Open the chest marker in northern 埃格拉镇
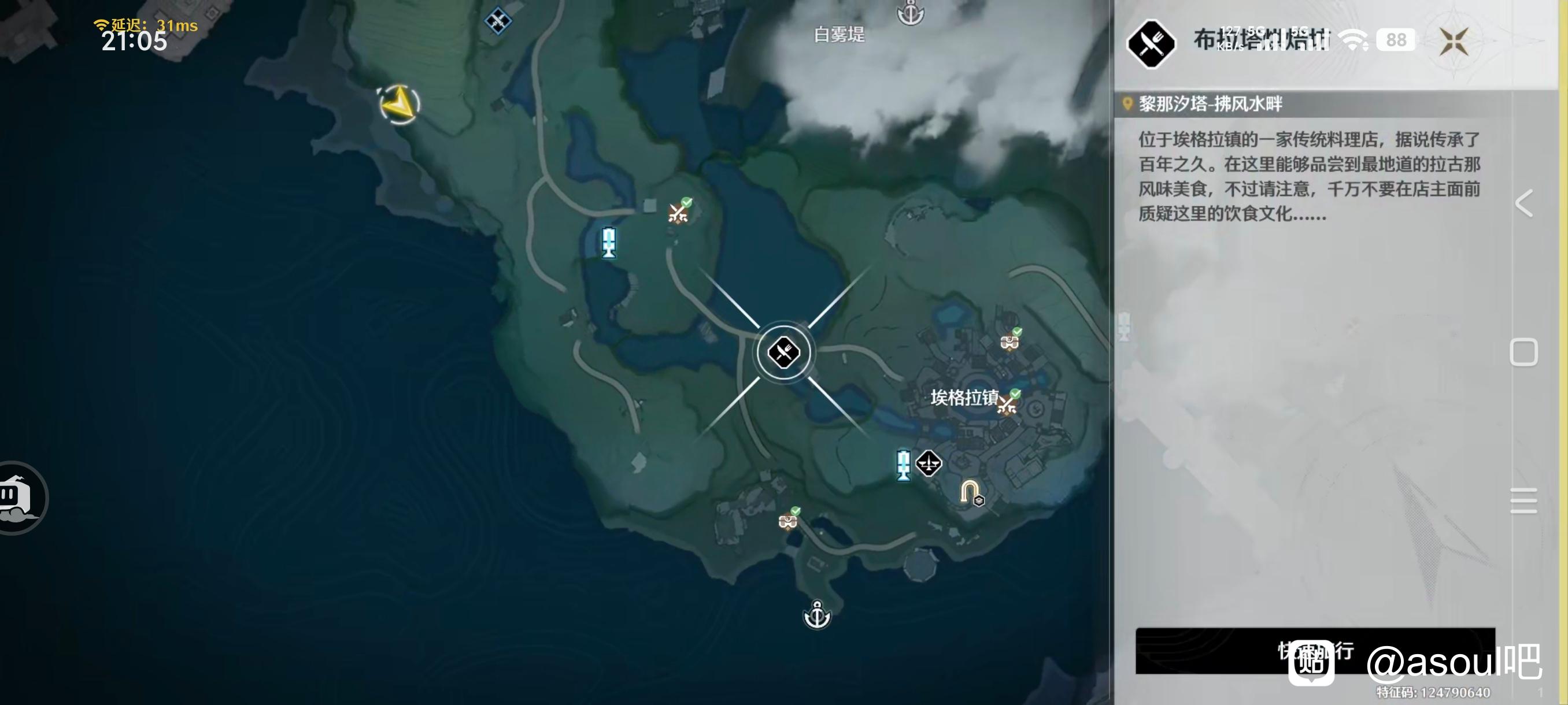1568x705 pixels. 1010,342
